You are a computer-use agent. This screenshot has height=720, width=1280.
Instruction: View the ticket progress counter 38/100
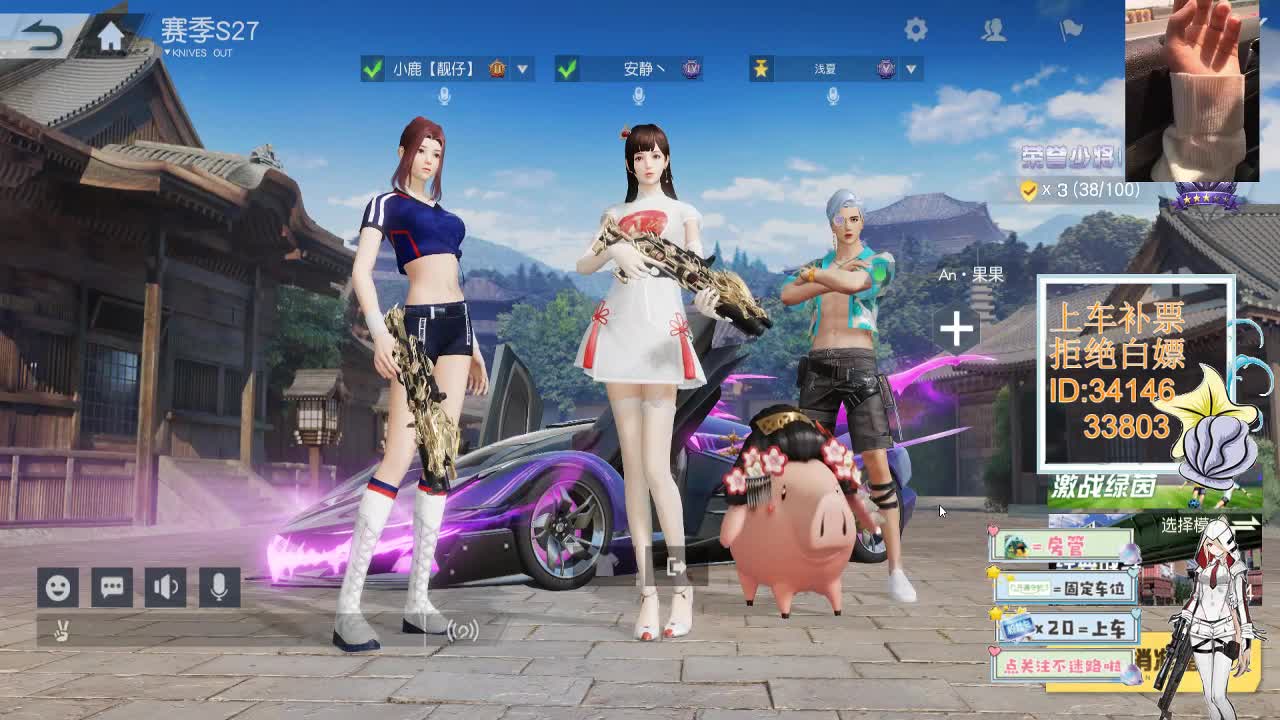pyautogui.click(x=1080, y=188)
